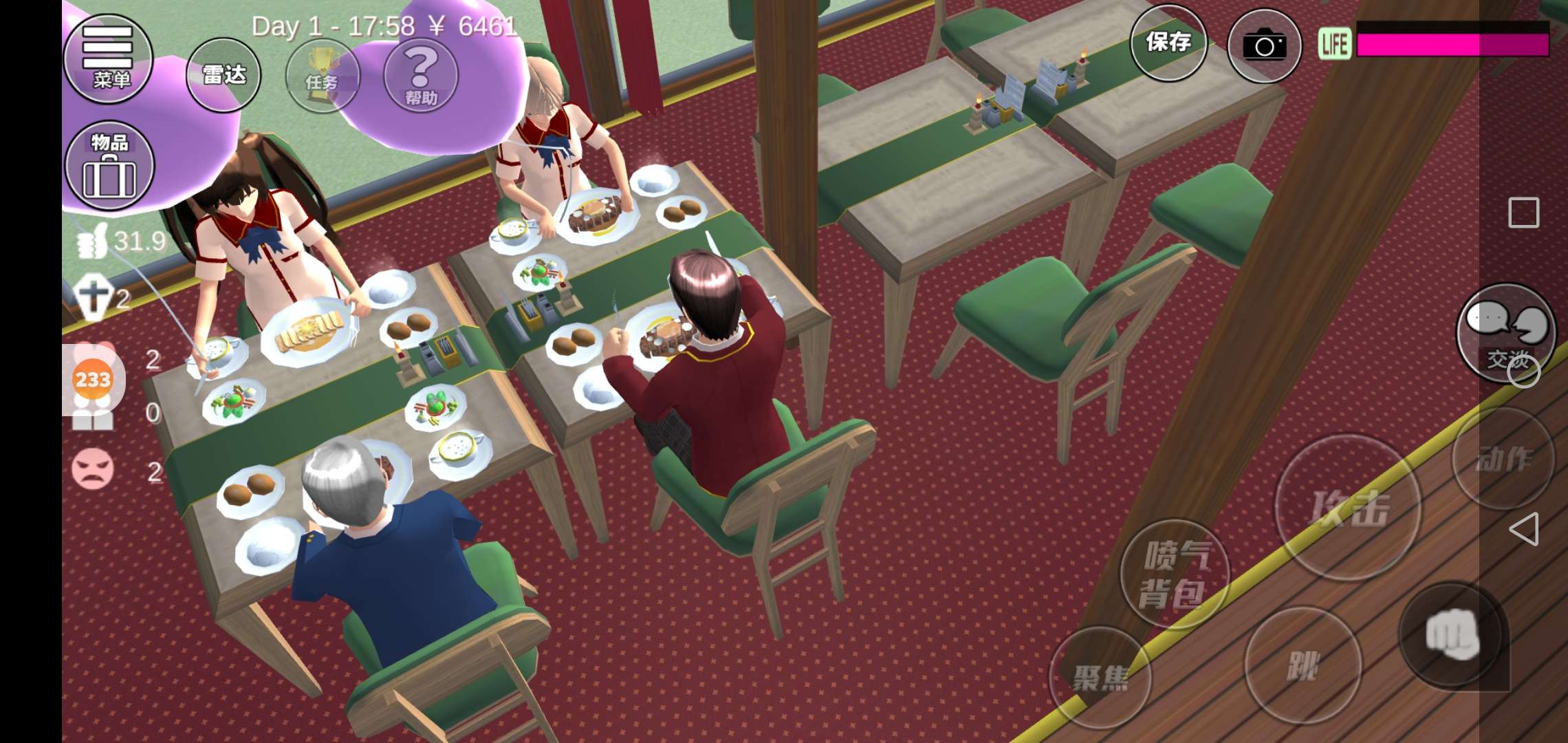The height and width of the screenshot is (743, 1568).
Task: Tap the 攻击 attack button
Action: coord(1348,508)
